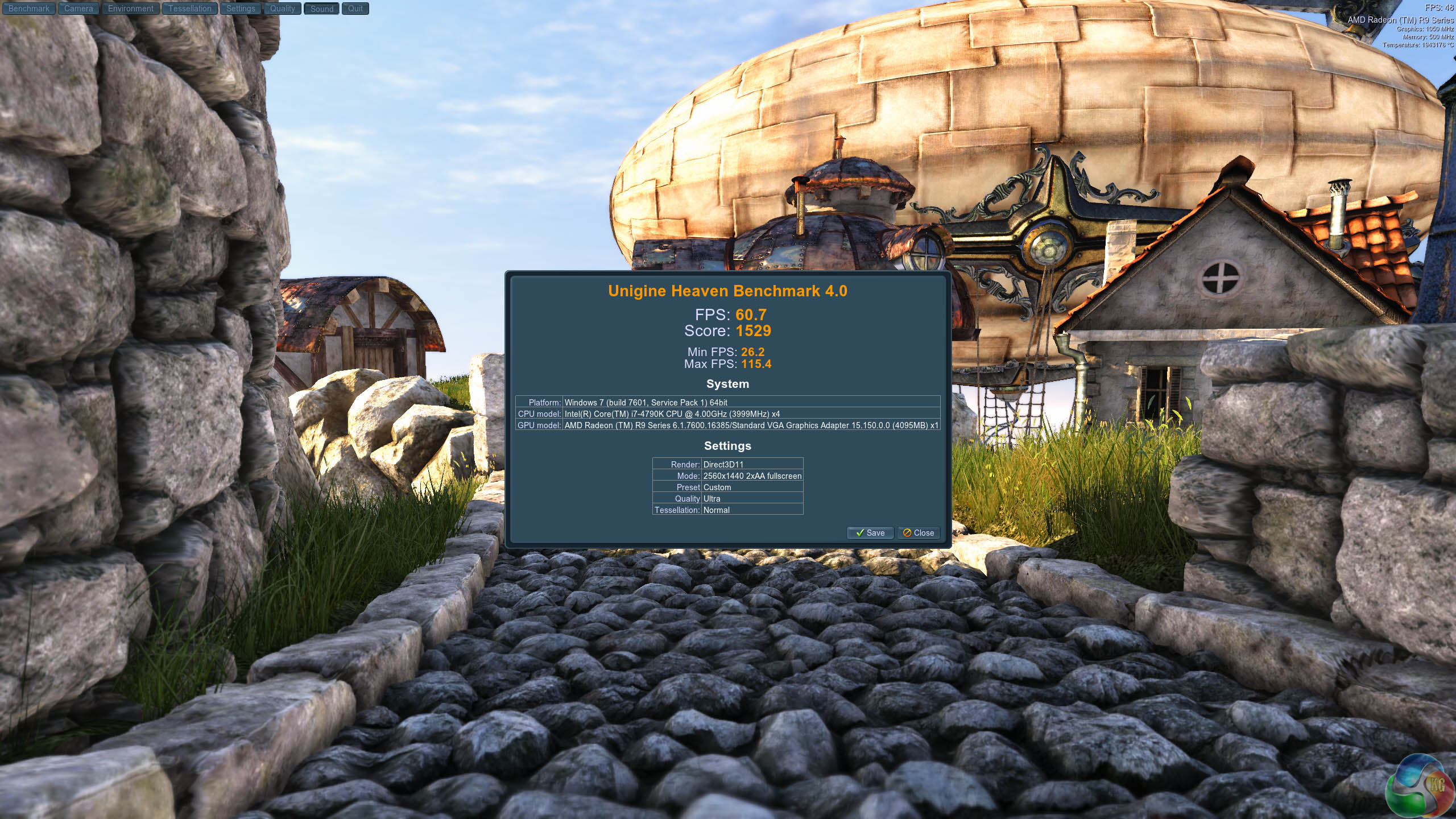Screen dimensions: 1456x819
Task: Toggle the Tessellation button
Action: [x=189, y=9]
